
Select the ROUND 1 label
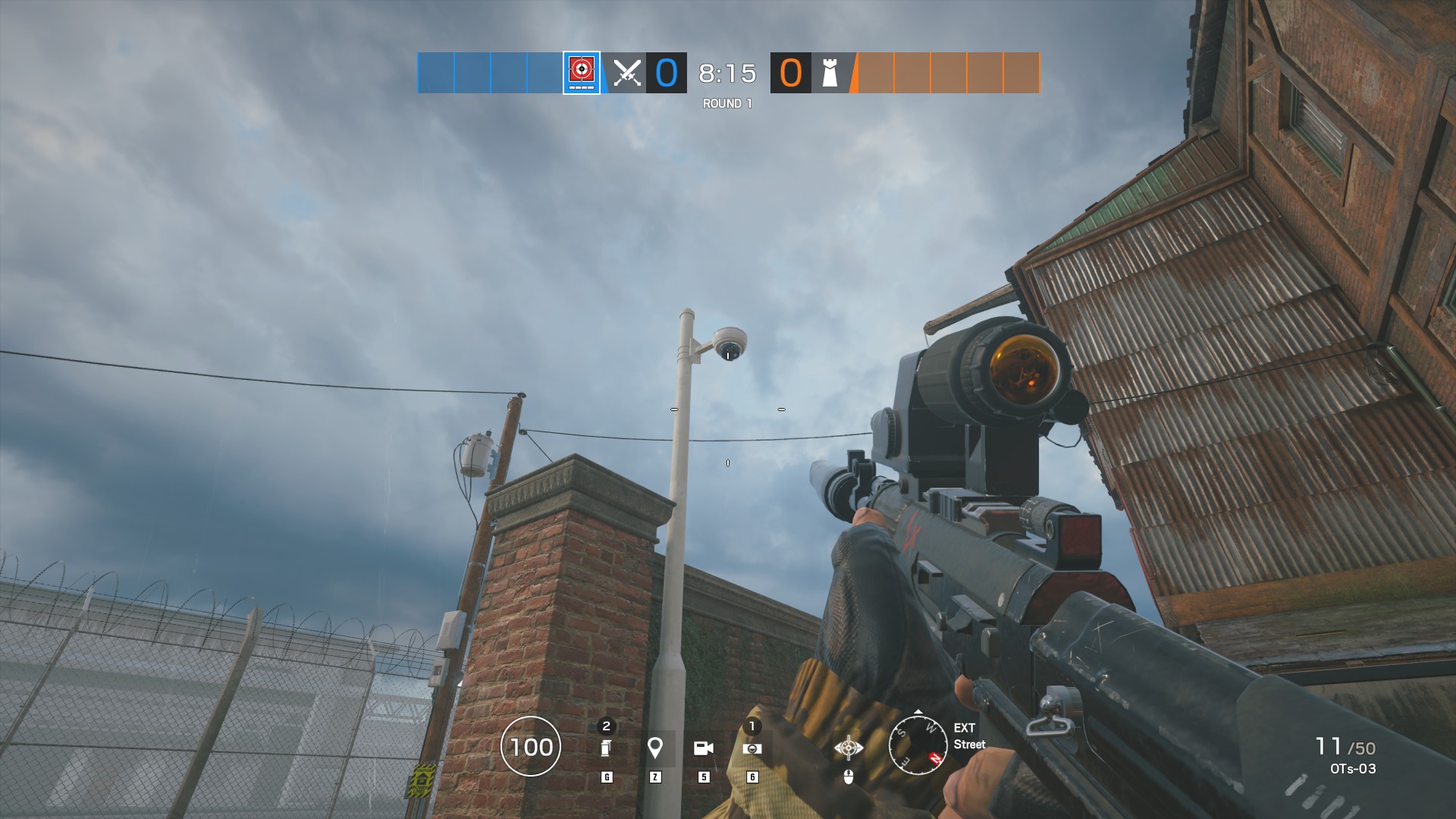coord(726,101)
